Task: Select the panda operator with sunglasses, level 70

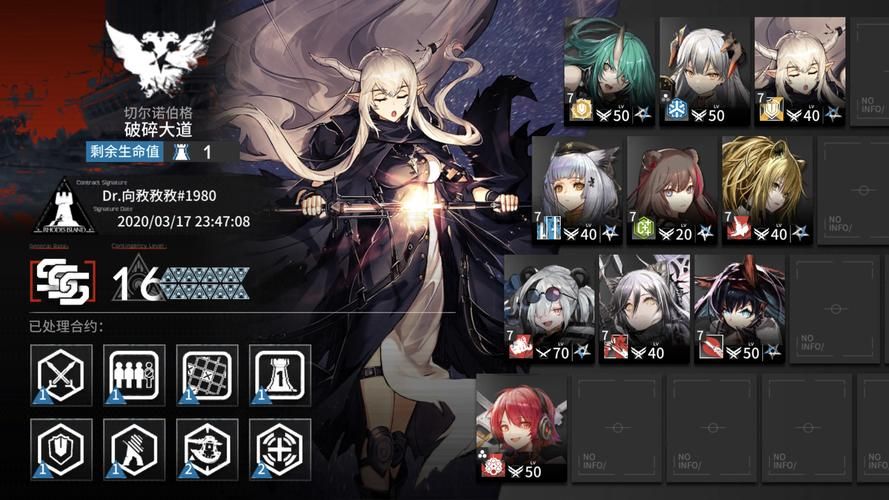Action: click(x=548, y=308)
